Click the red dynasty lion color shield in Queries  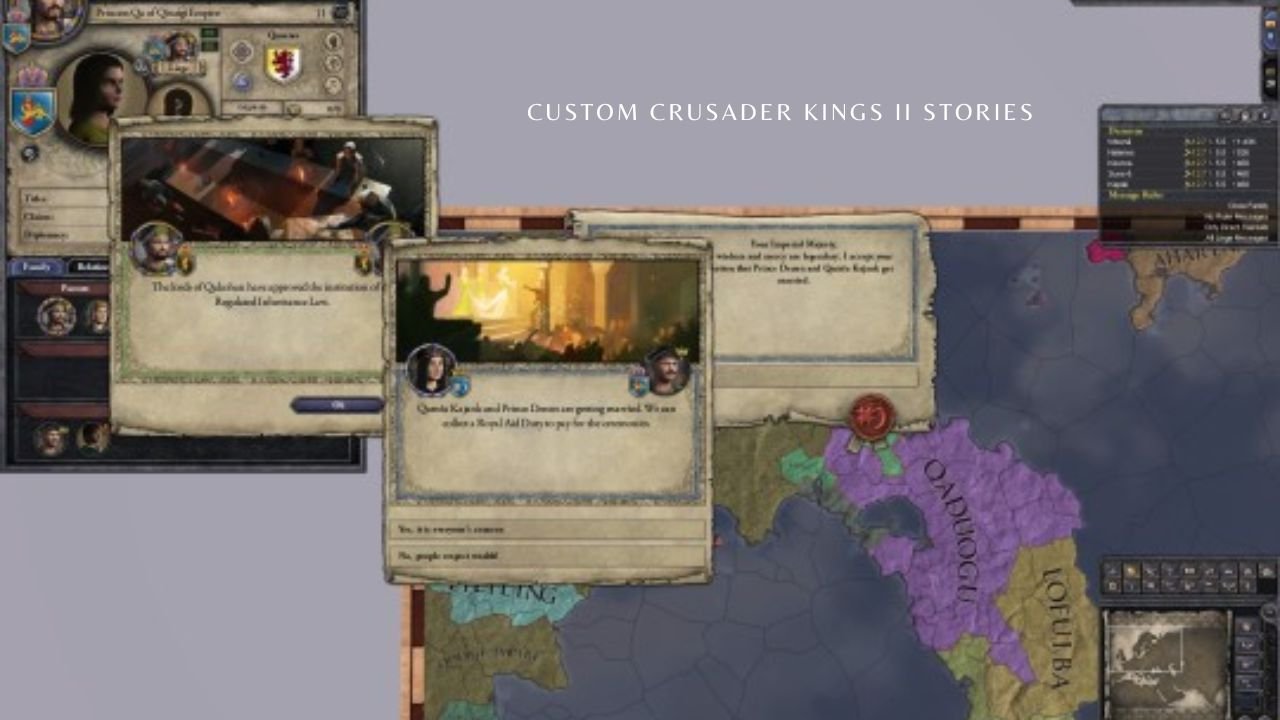tap(283, 66)
